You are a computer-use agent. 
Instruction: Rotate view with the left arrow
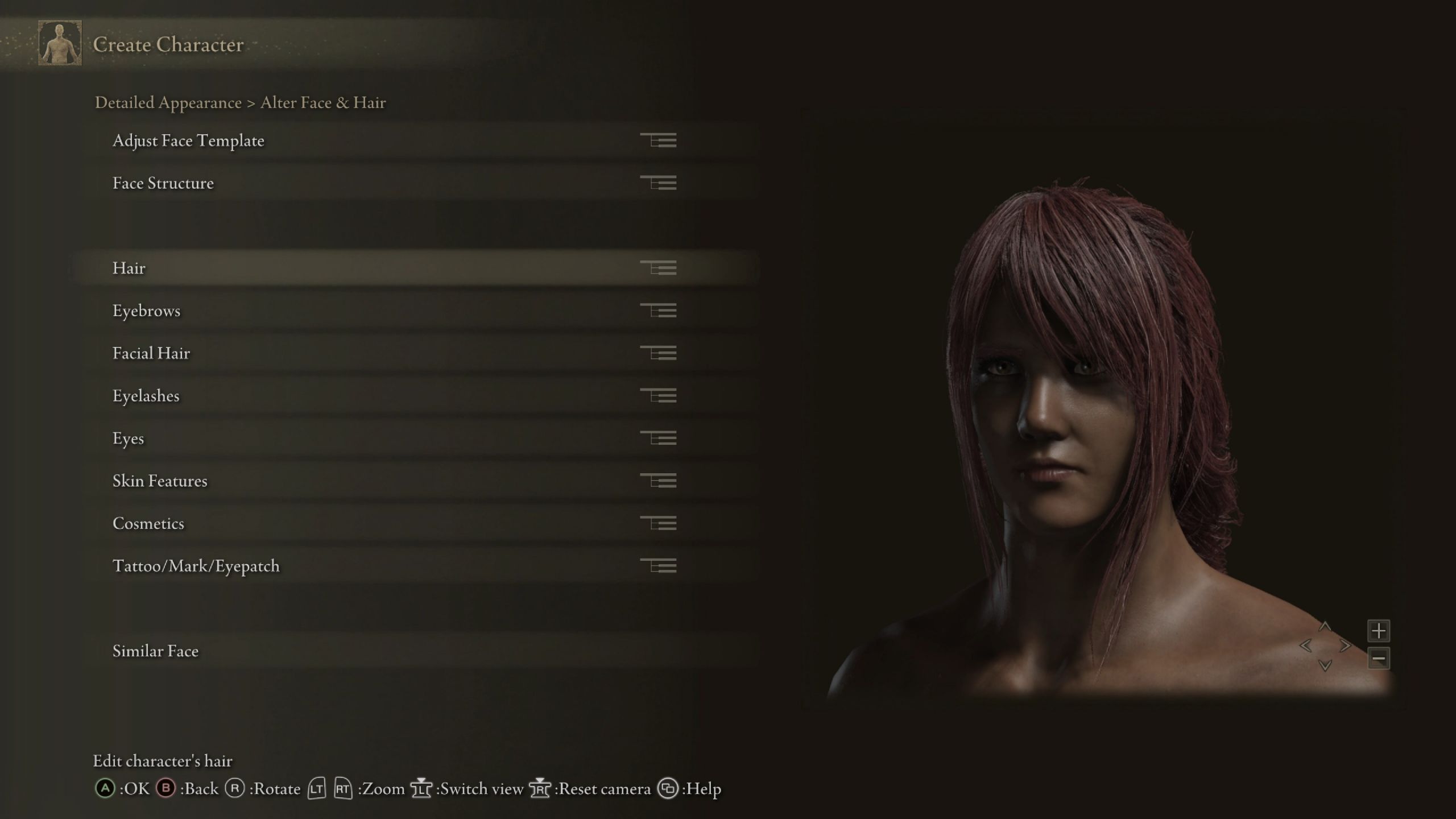(x=1306, y=646)
